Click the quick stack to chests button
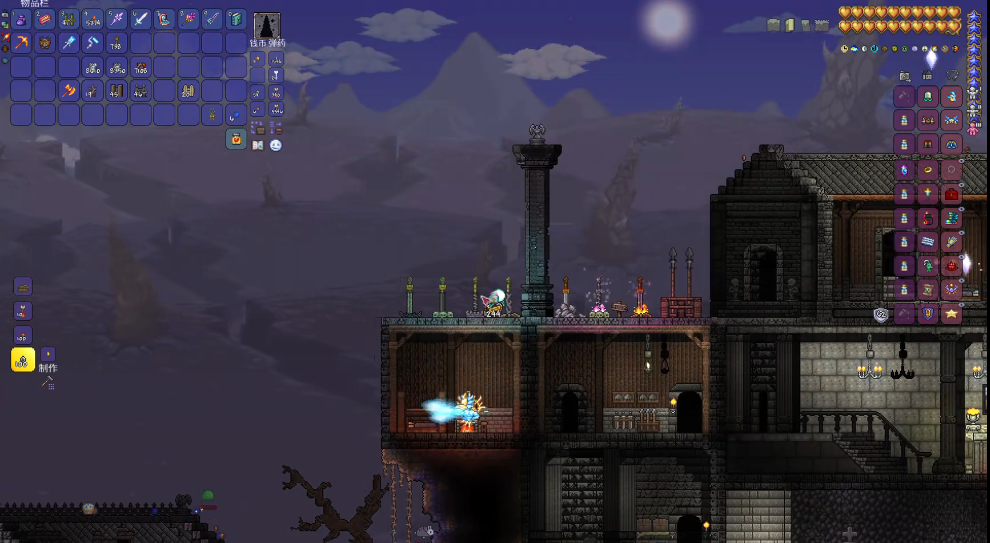The width and height of the screenshot is (990, 543). (x=261, y=129)
